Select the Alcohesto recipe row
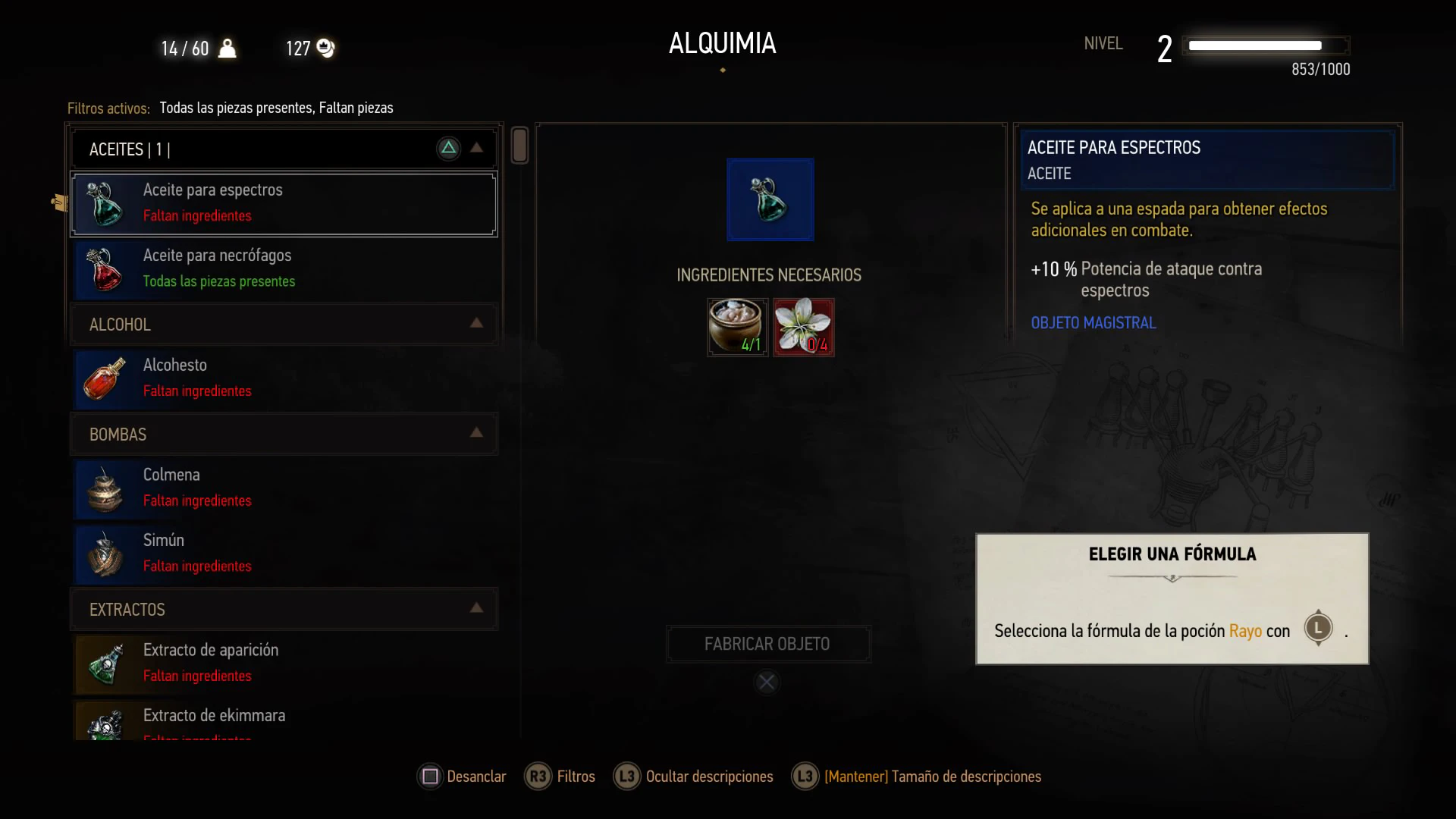Image resolution: width=1456 pixels, height=819 pixels. coord(284,378)
